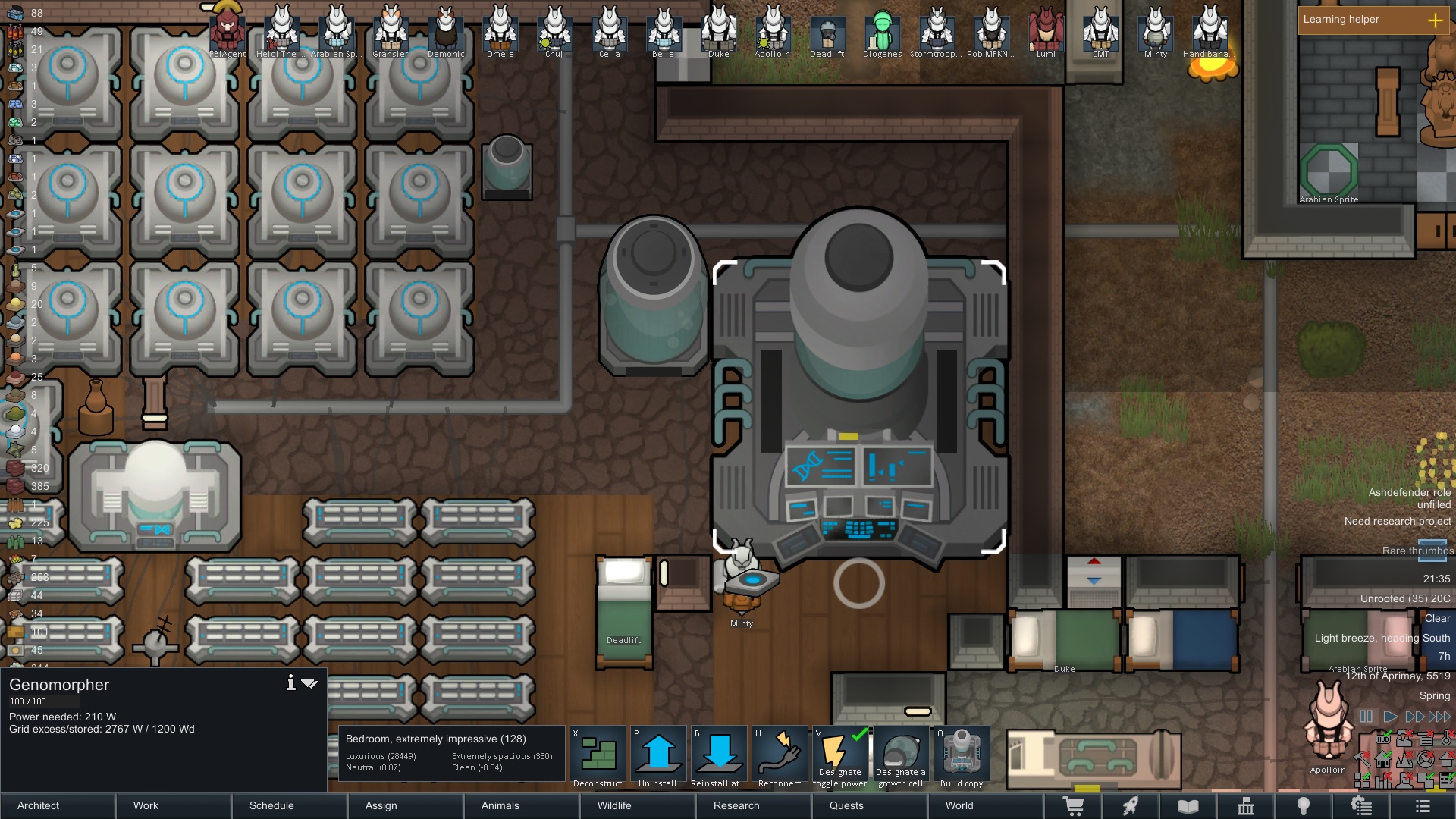The width and height of the screenshot is (1456, 819).
Task: Select the Reconnect power command
Action: [779, 757]
